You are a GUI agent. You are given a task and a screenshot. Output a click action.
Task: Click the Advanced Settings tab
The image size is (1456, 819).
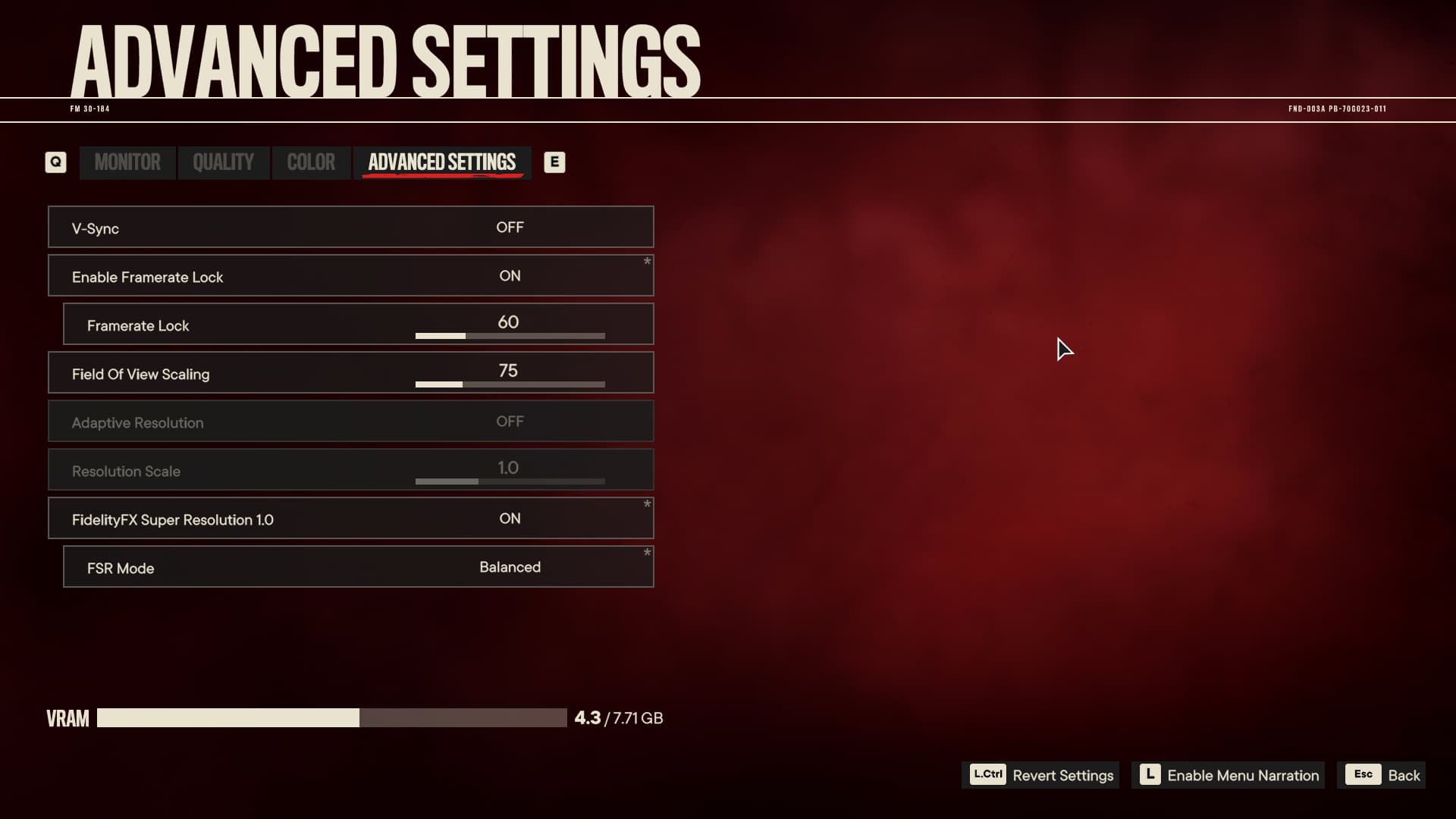pyautogui.click(x=441, y=162)
